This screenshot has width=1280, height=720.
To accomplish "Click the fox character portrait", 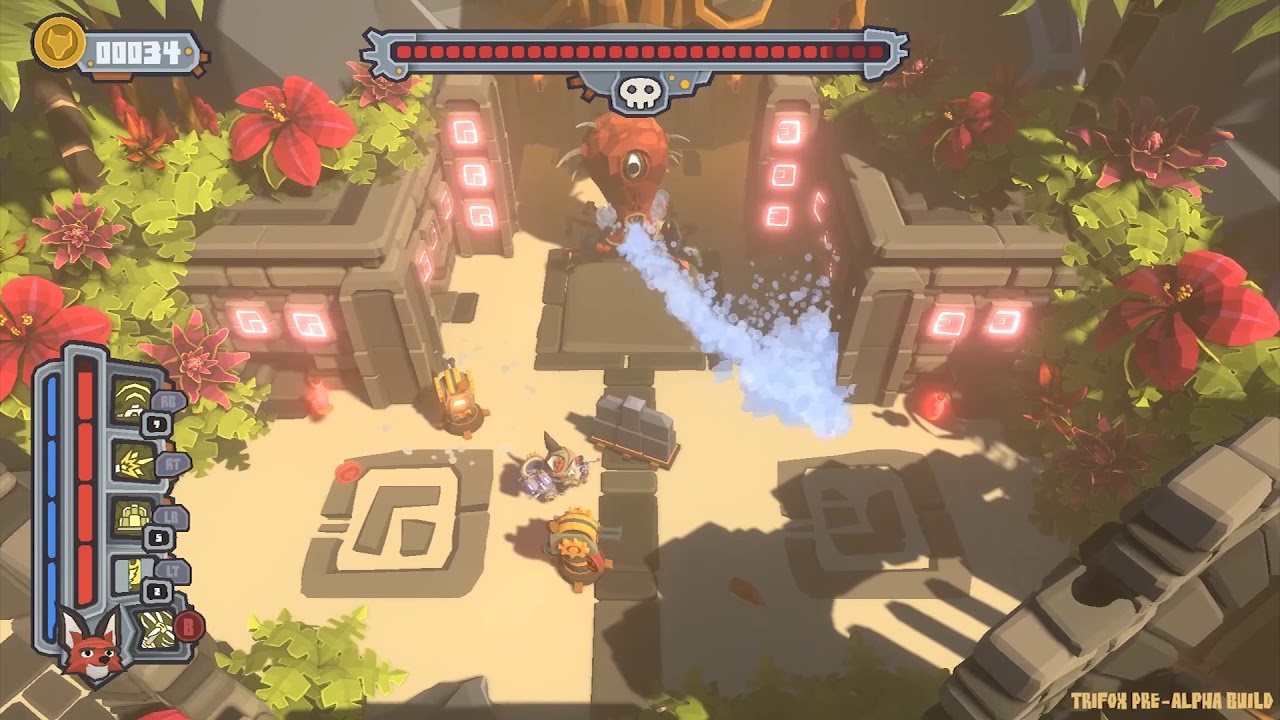I will [x=91, y=641].
